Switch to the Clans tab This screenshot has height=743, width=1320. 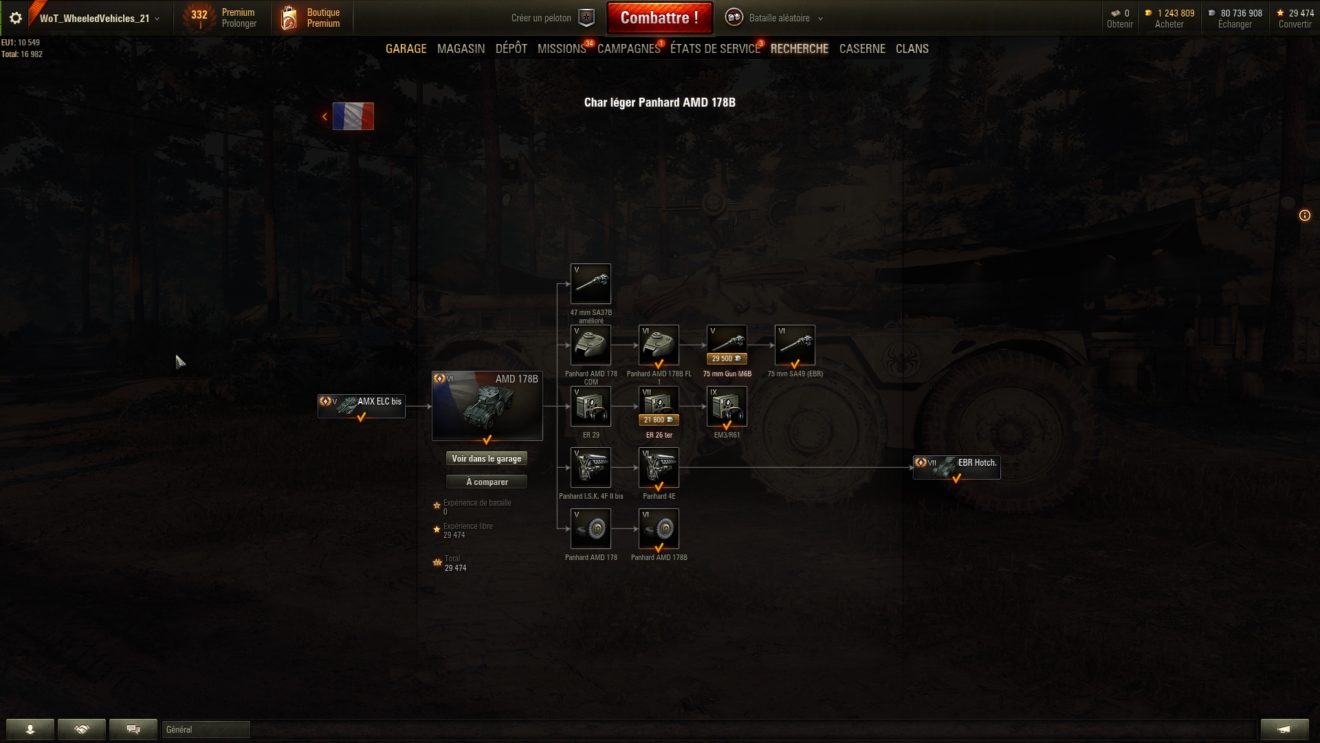pyautogui.click(x=912, y=49)
